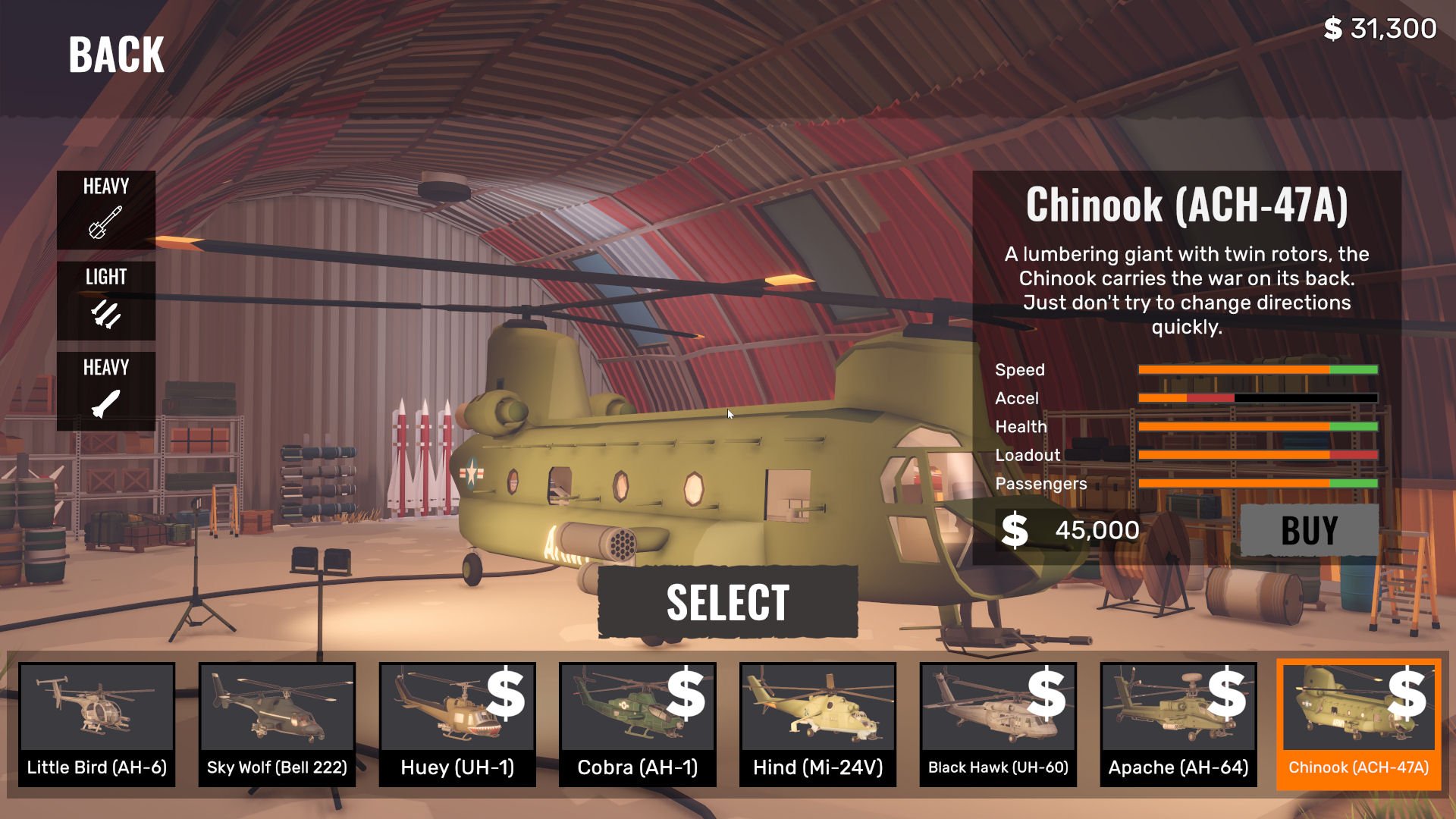The image size is (1456, 819).
Task: Select the Apache (AH-64) tile
Action: point(1178,723)
